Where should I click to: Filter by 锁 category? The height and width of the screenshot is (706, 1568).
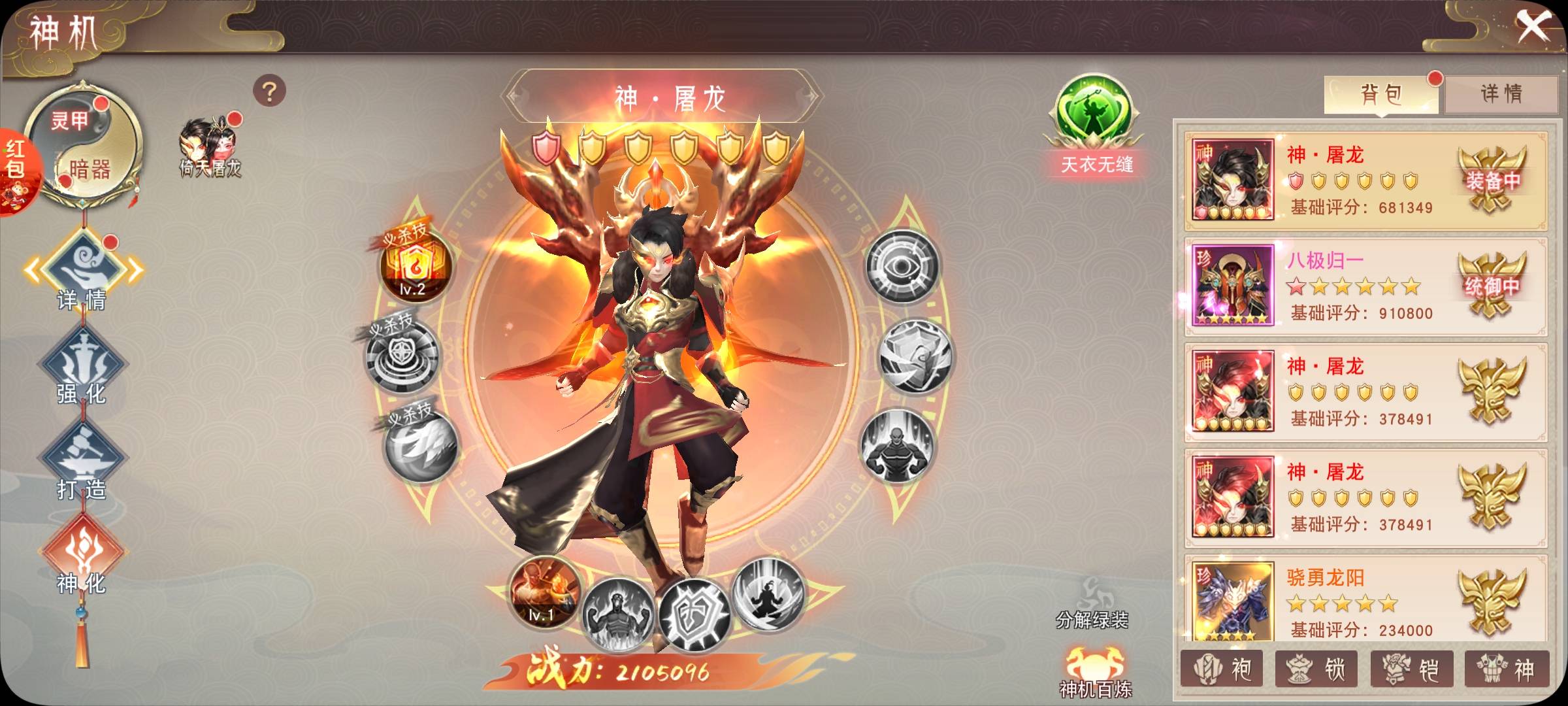(x=1316, y=669)
